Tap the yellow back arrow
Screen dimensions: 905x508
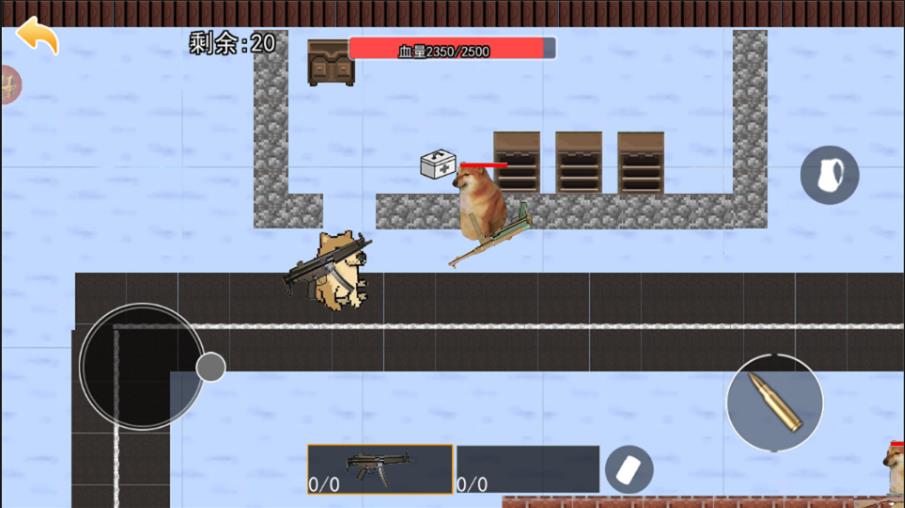click(37, 35)
